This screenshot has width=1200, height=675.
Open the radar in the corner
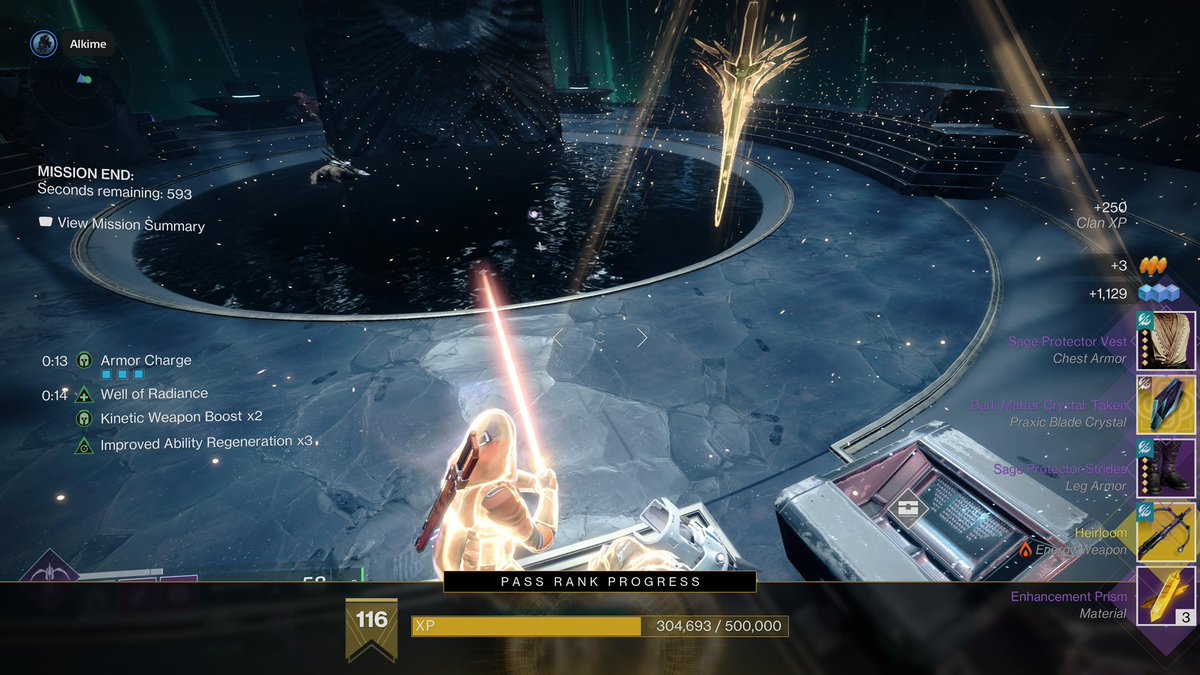(84, 78)
